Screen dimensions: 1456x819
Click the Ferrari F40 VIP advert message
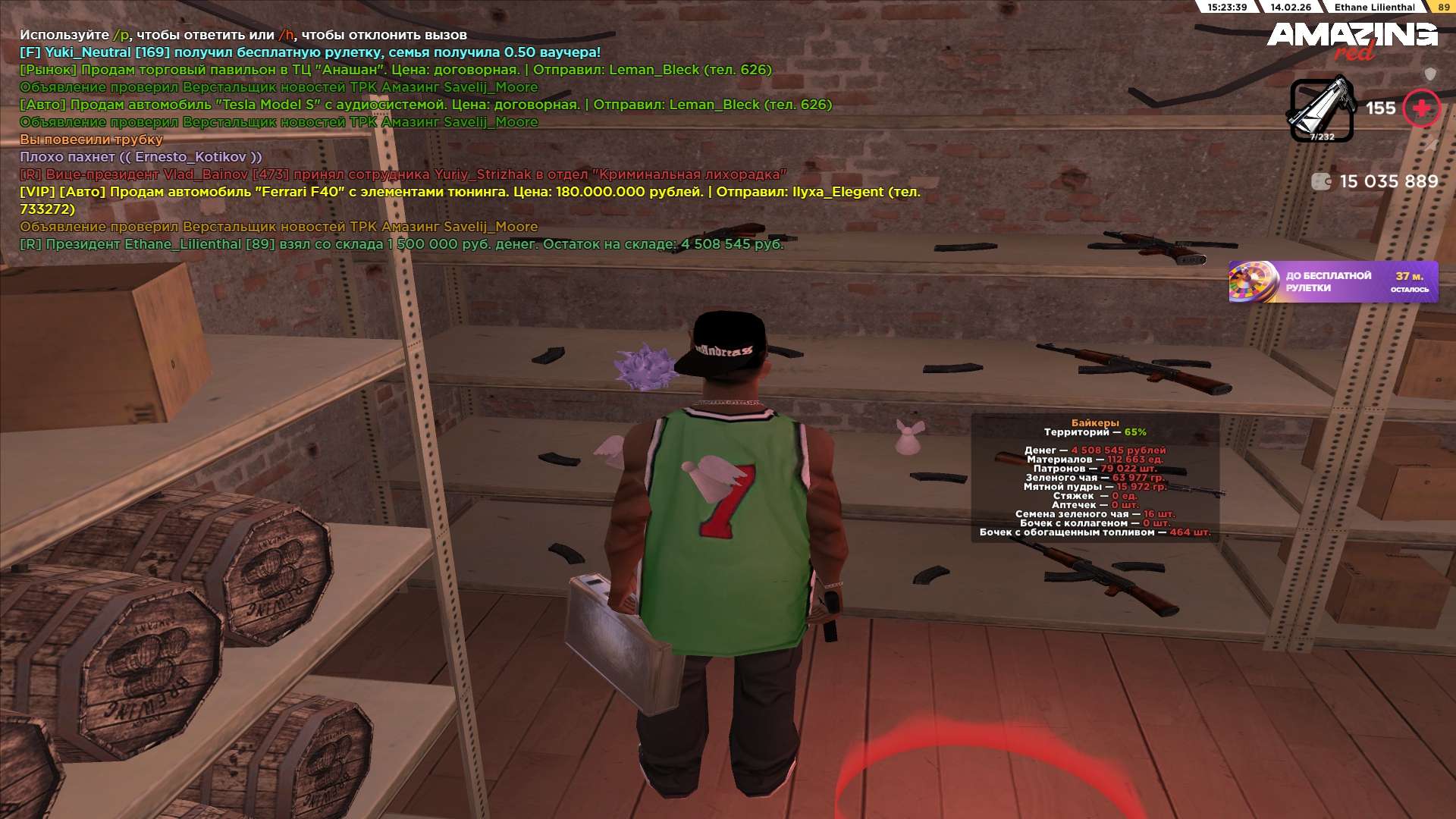point(470,193)
